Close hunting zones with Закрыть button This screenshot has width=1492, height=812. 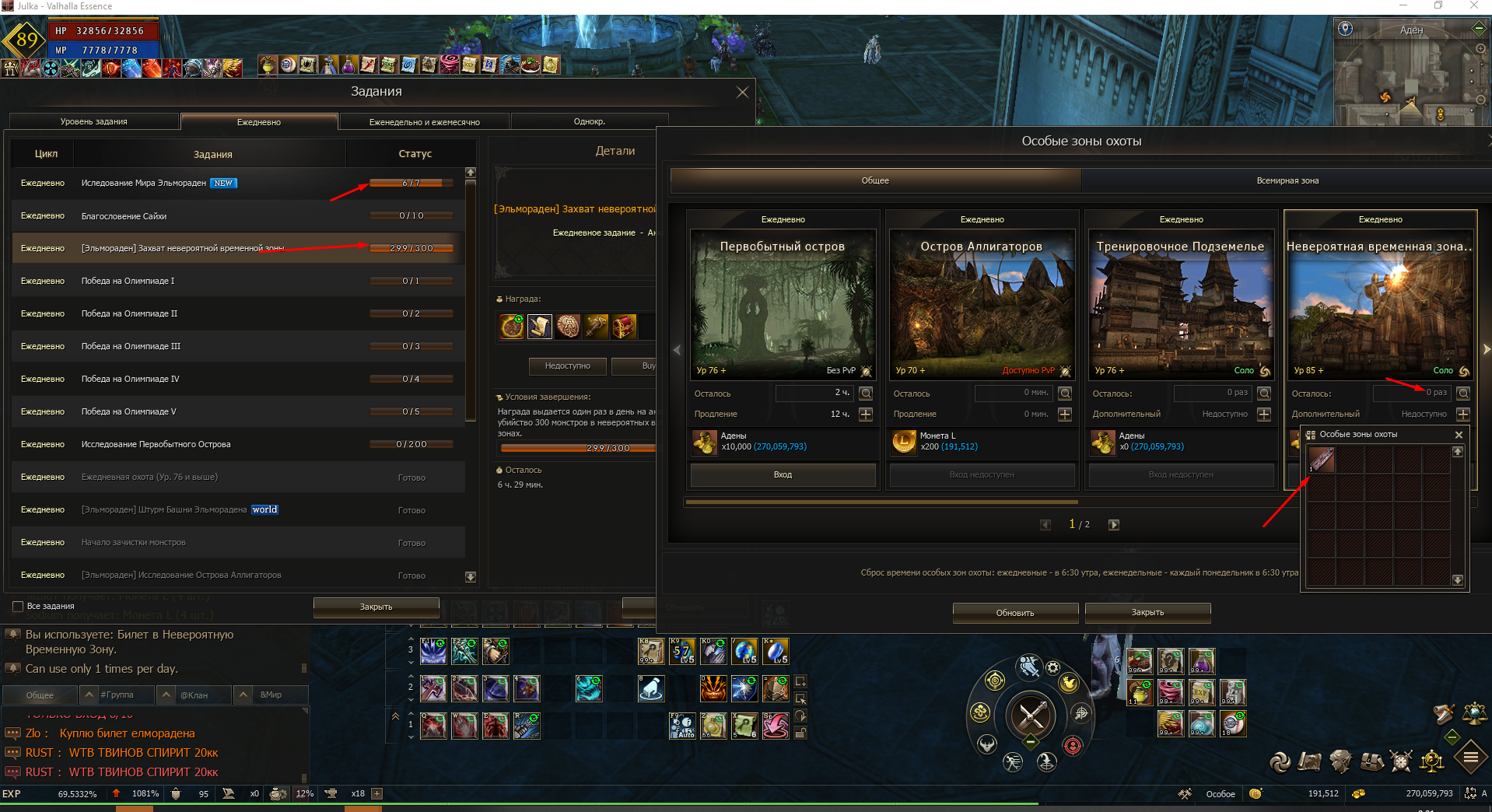pyautogui.click(x=1147, y=613)
